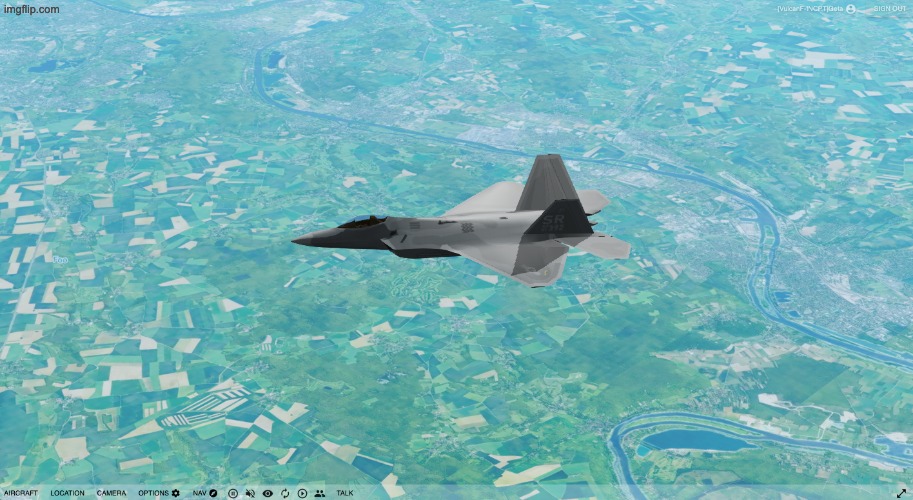Viewport: 913px width, 500px height.
Task: Open the multiplayer people icon
Action: click(319, 493)
